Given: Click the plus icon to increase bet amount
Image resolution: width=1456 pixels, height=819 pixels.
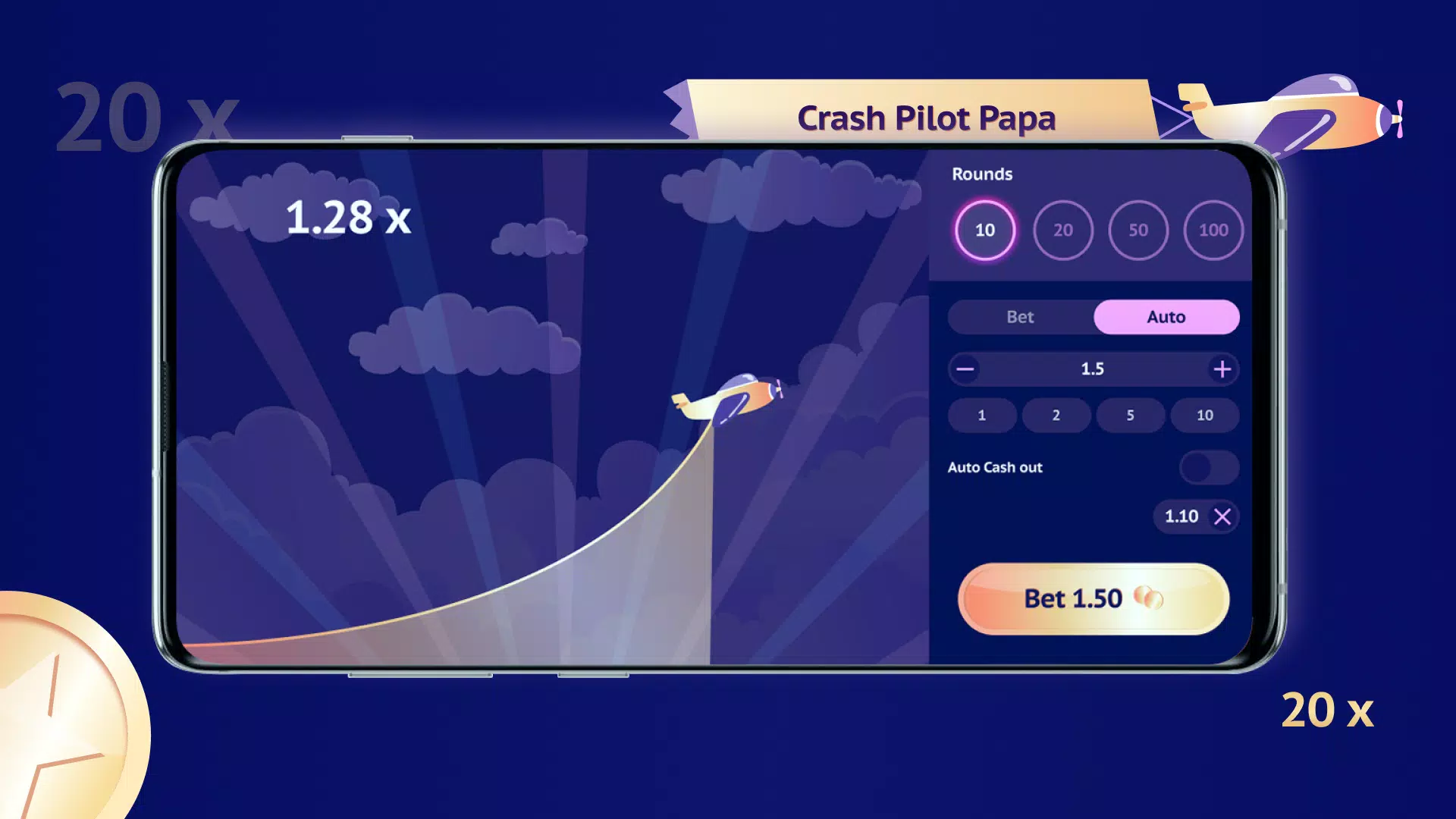Looking at the screenshot, I should (x=1222, y=369).
